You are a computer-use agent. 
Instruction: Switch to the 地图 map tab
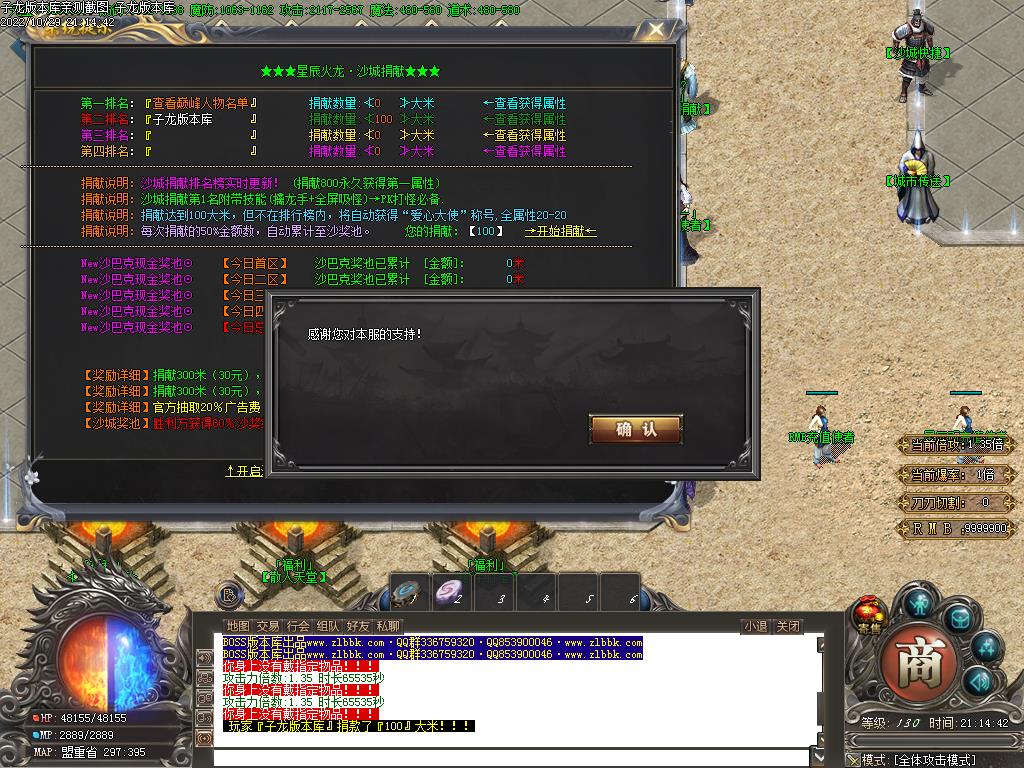(x=237, y=626)
